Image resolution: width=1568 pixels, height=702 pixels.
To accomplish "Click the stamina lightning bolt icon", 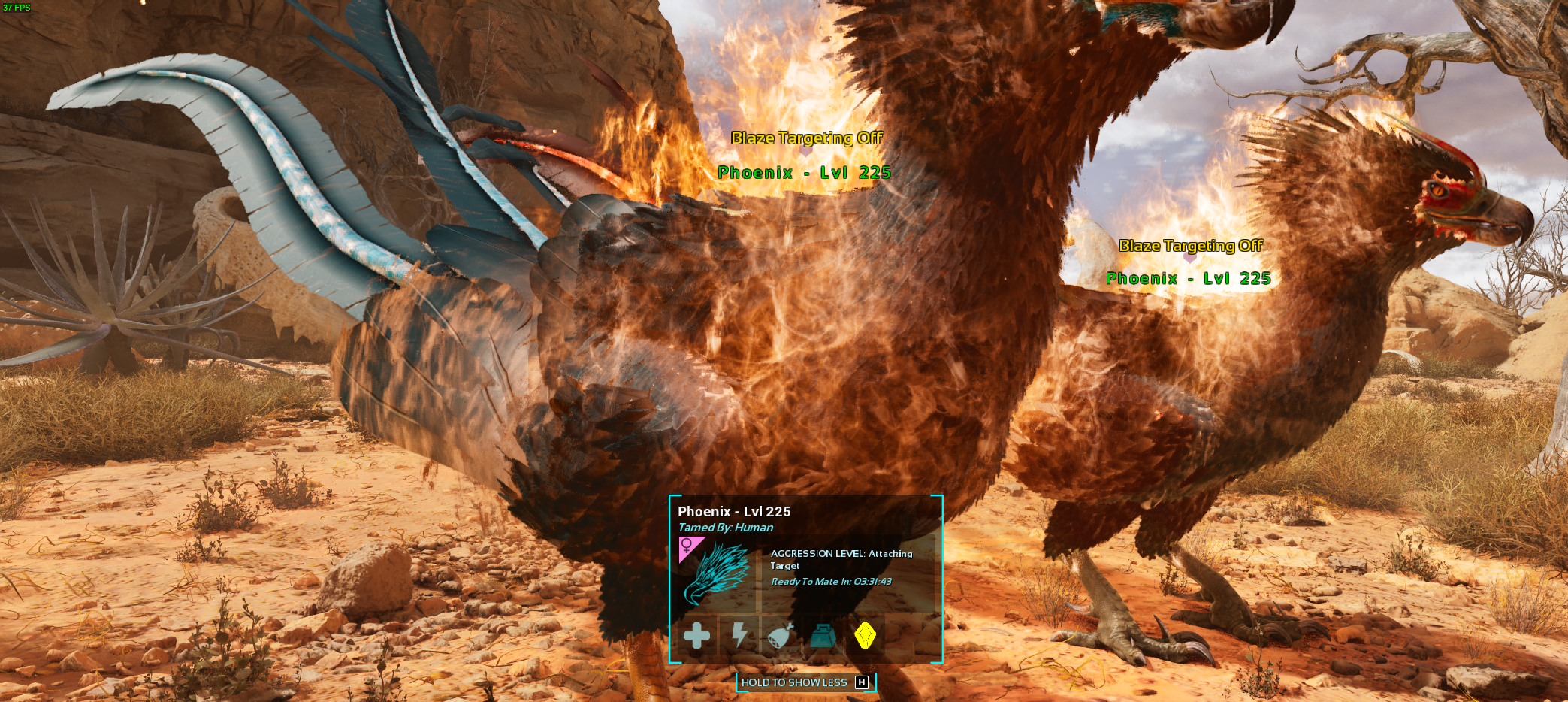I will coord(739,635).
